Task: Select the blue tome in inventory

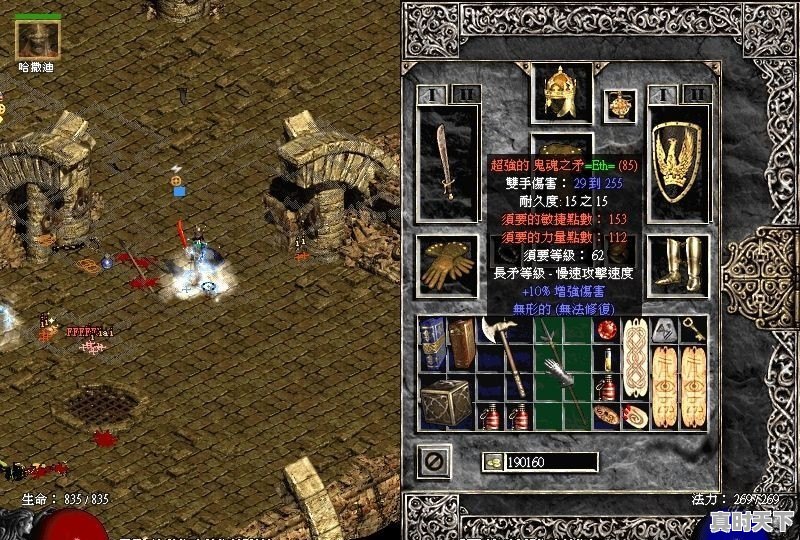Action: tap(432, 343)
